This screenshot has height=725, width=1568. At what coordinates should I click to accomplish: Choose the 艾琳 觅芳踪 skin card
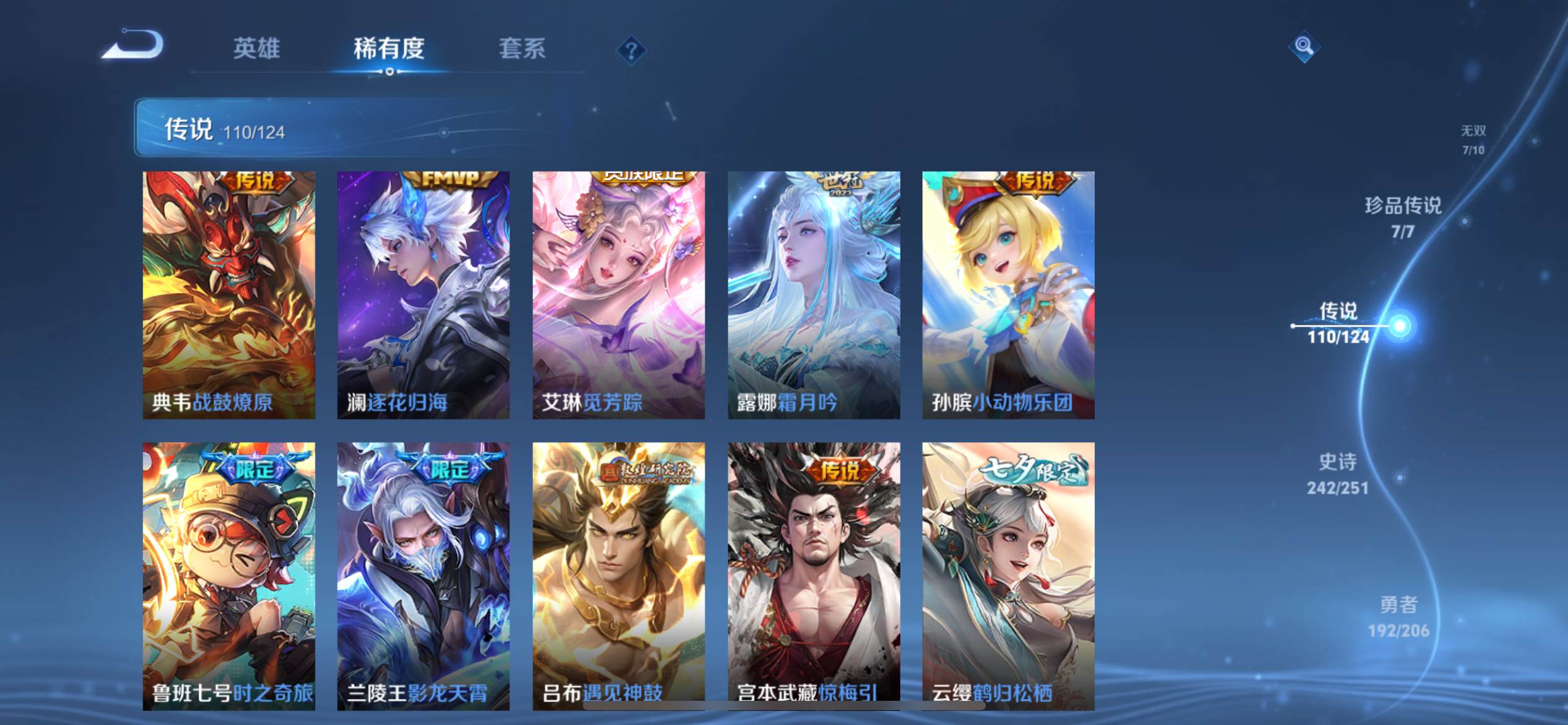(x=618, y=294)
